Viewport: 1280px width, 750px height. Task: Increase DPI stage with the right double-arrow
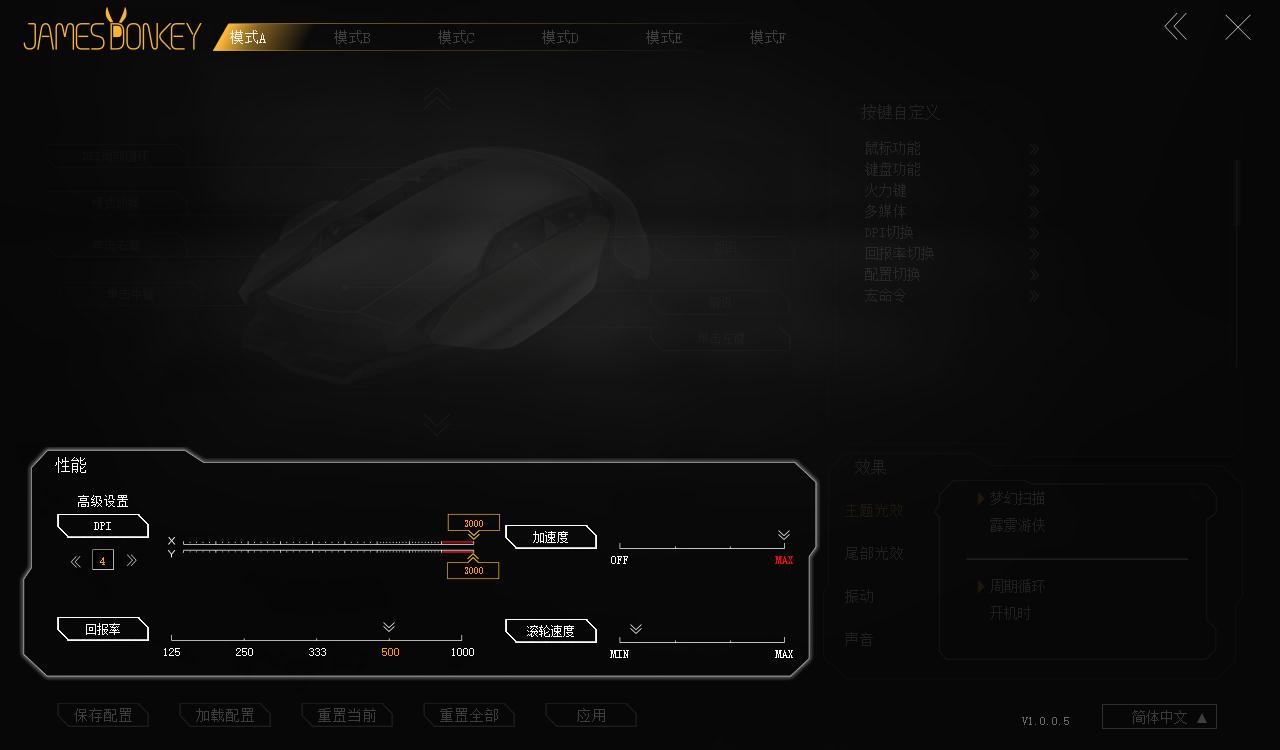(131, 560)
